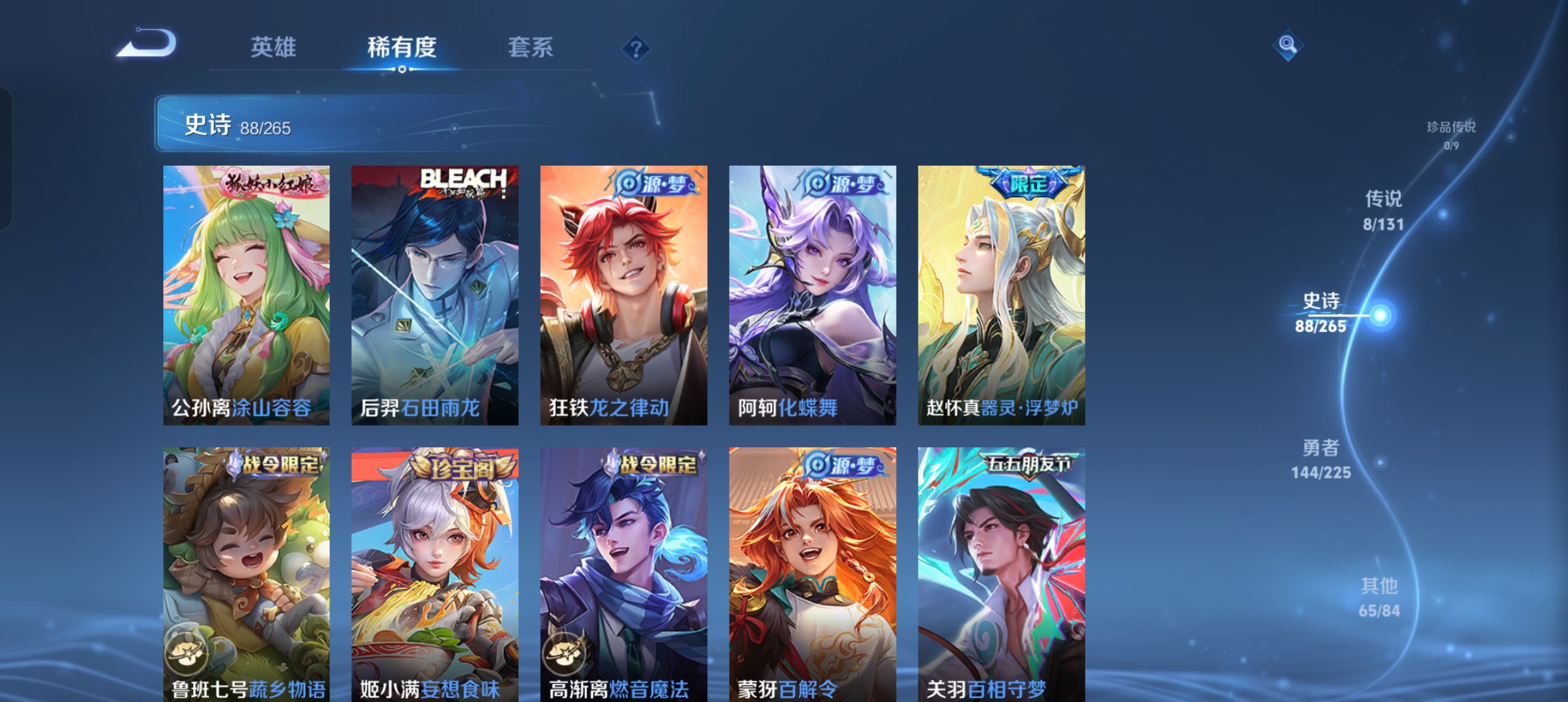Switch to the 英雄 tab

[x=273, y=47]
